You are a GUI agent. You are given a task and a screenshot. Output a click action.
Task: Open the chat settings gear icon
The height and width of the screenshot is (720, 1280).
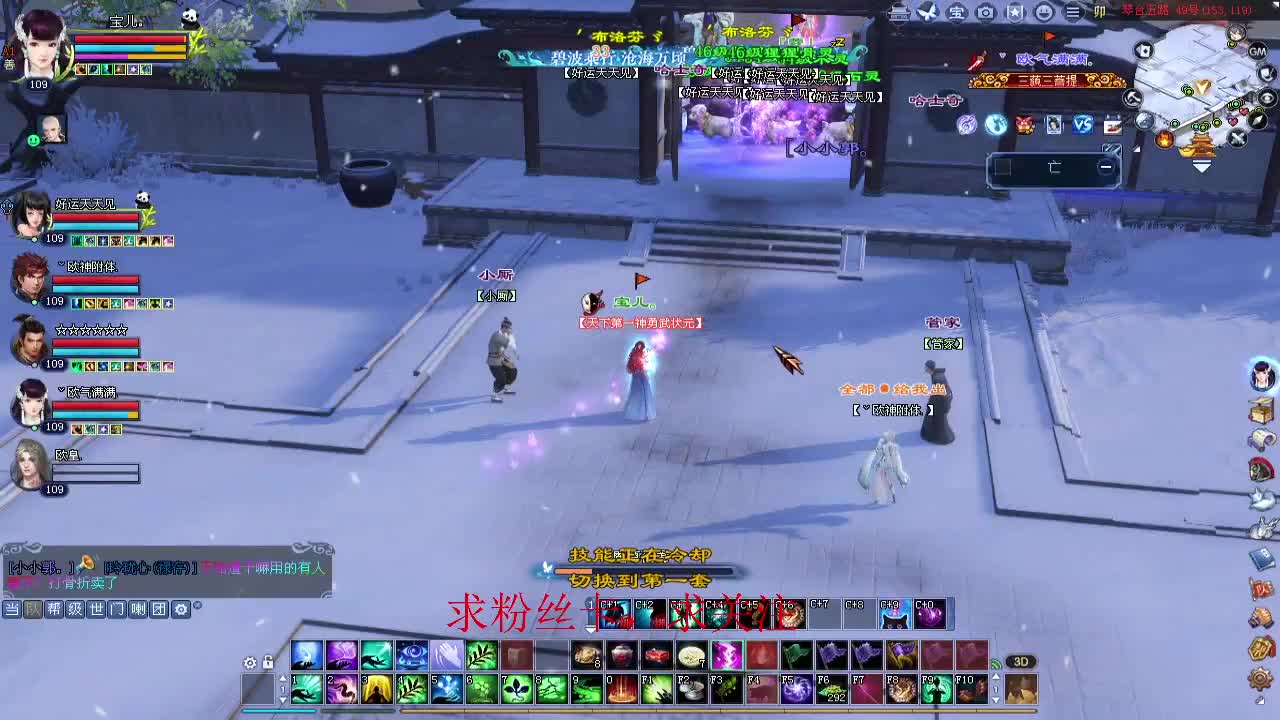click(181, 609)
